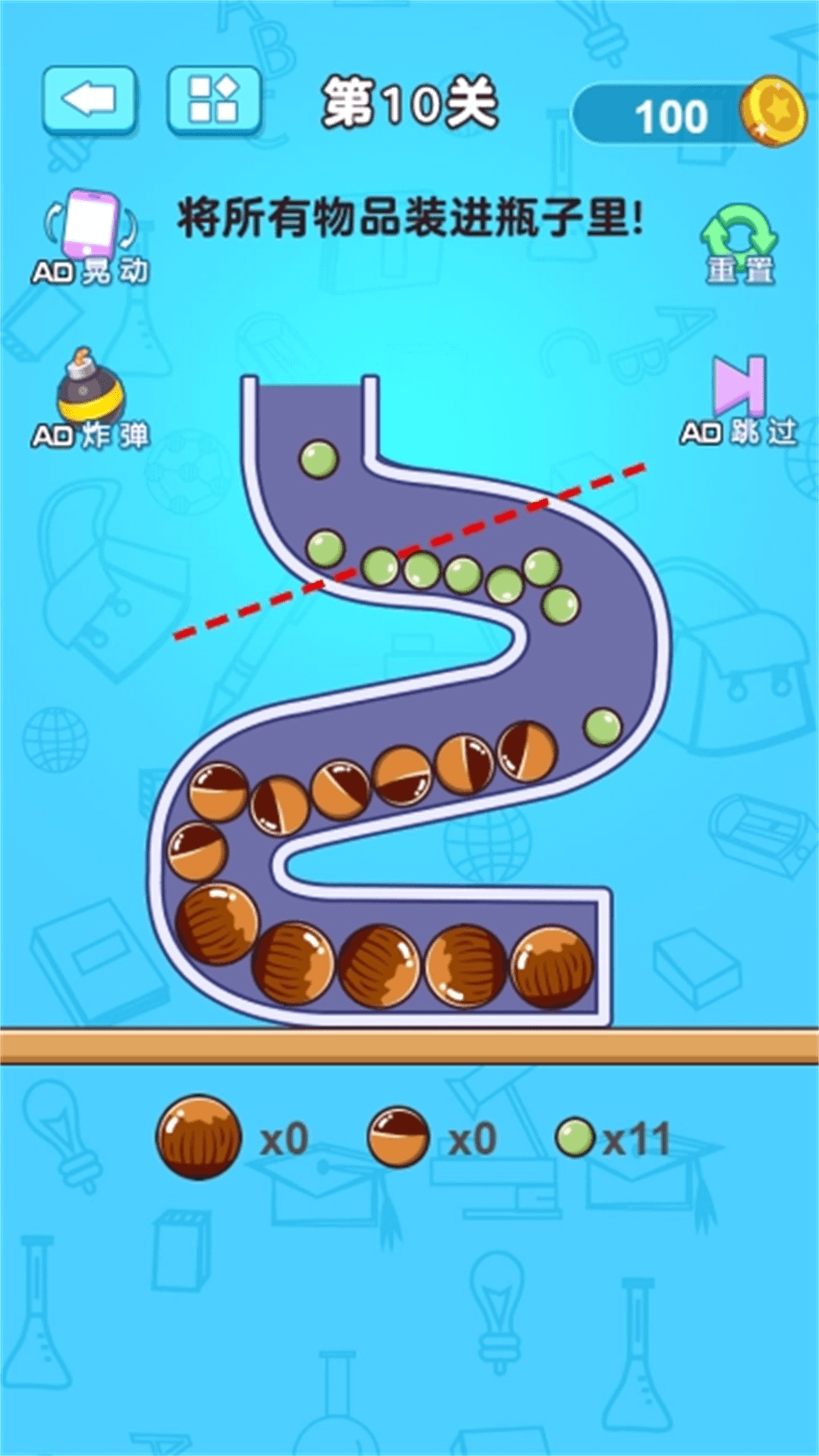
Task: Use the AD bomb power-up
Action: pyautogui.click(x=90, y=399)
